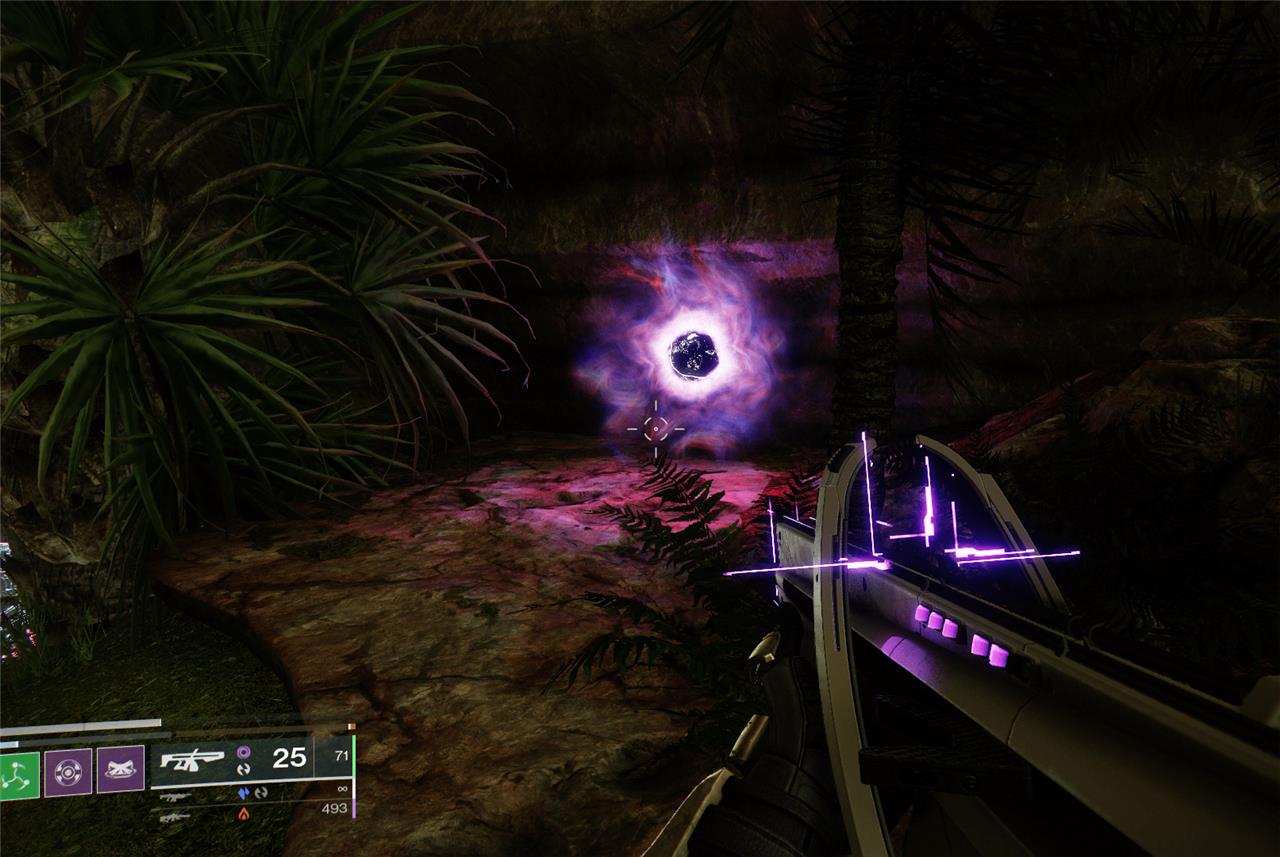Activate the green class ability icon
The height and width of the screenshot is (857, 1280).
(19, 774)
